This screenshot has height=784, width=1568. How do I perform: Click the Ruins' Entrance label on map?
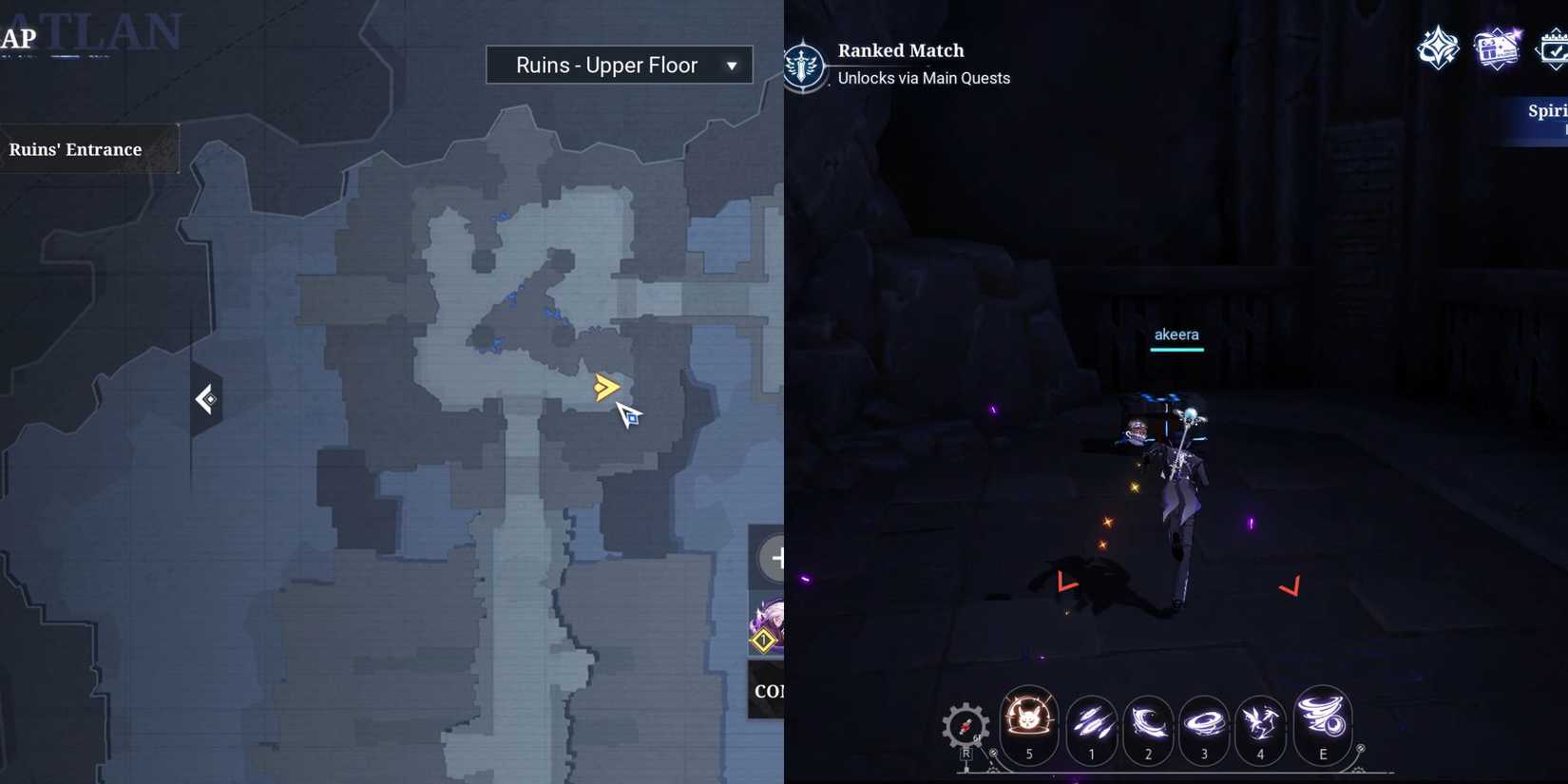pos(76,149)
